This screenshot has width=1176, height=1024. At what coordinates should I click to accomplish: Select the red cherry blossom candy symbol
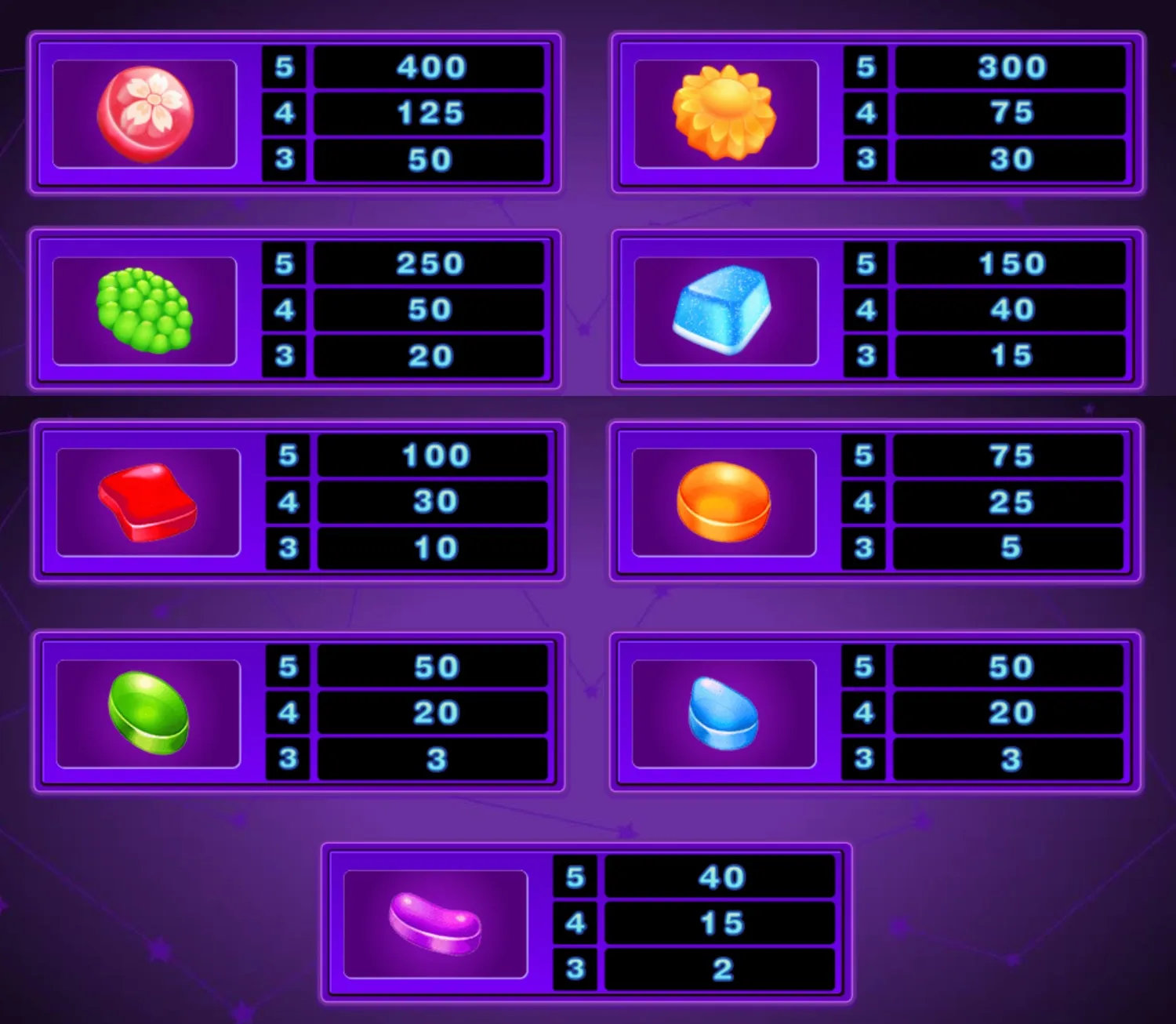[145, 114]
